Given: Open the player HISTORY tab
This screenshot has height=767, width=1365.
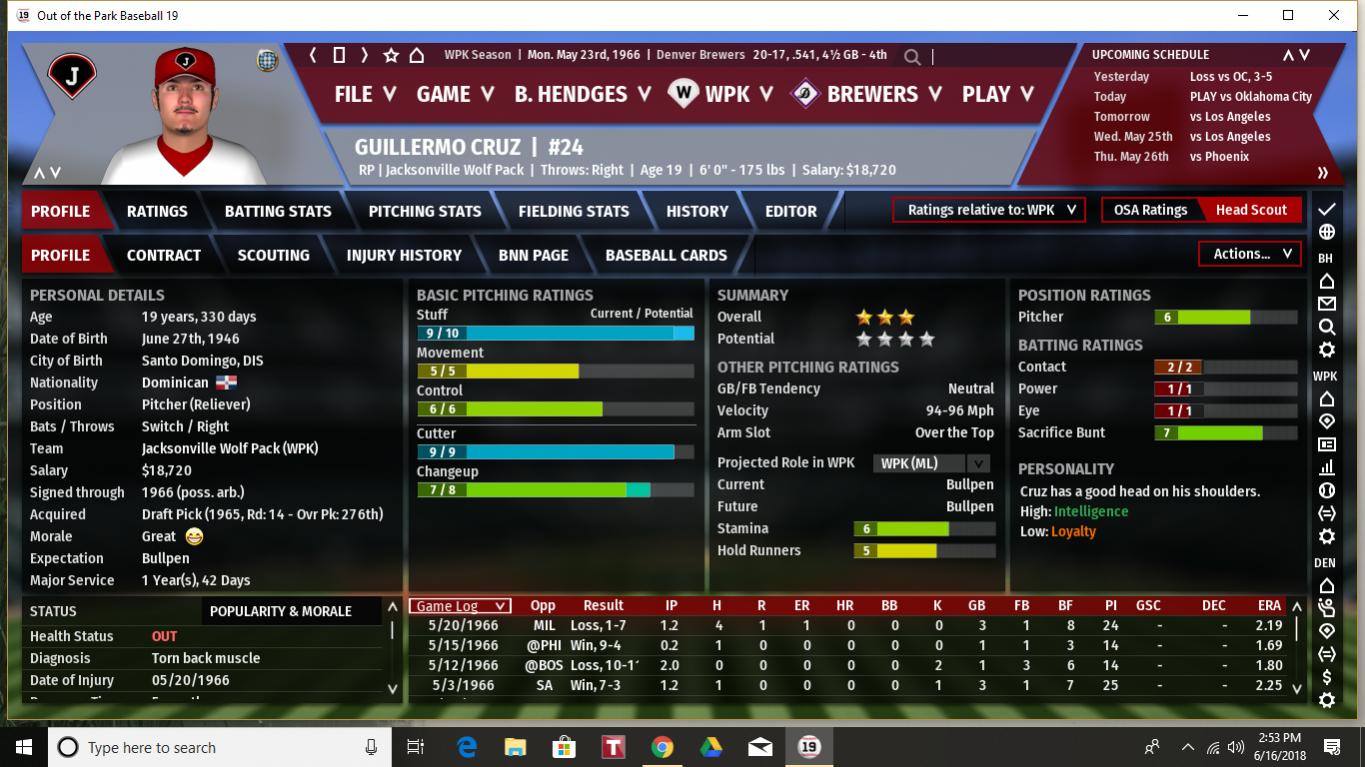Looking at the screenshot, I should click(697, 211).
